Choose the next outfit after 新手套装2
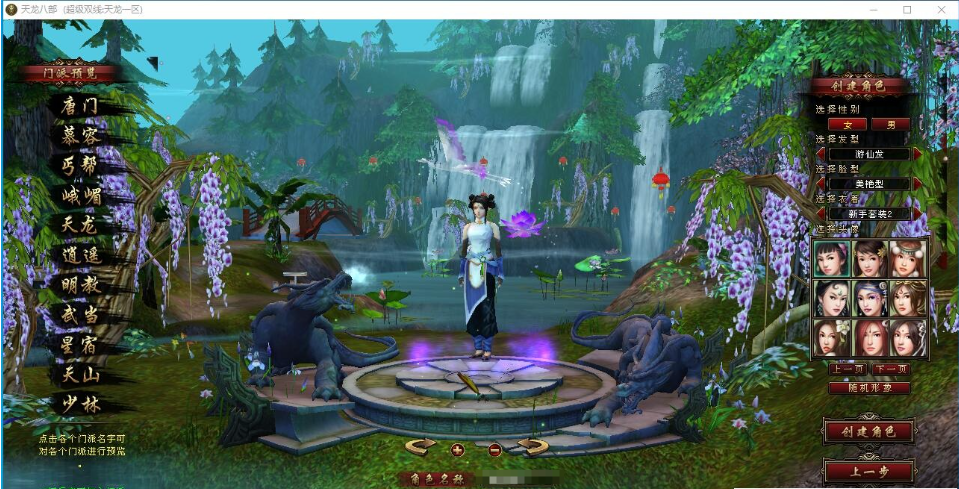 coord(917,214)
